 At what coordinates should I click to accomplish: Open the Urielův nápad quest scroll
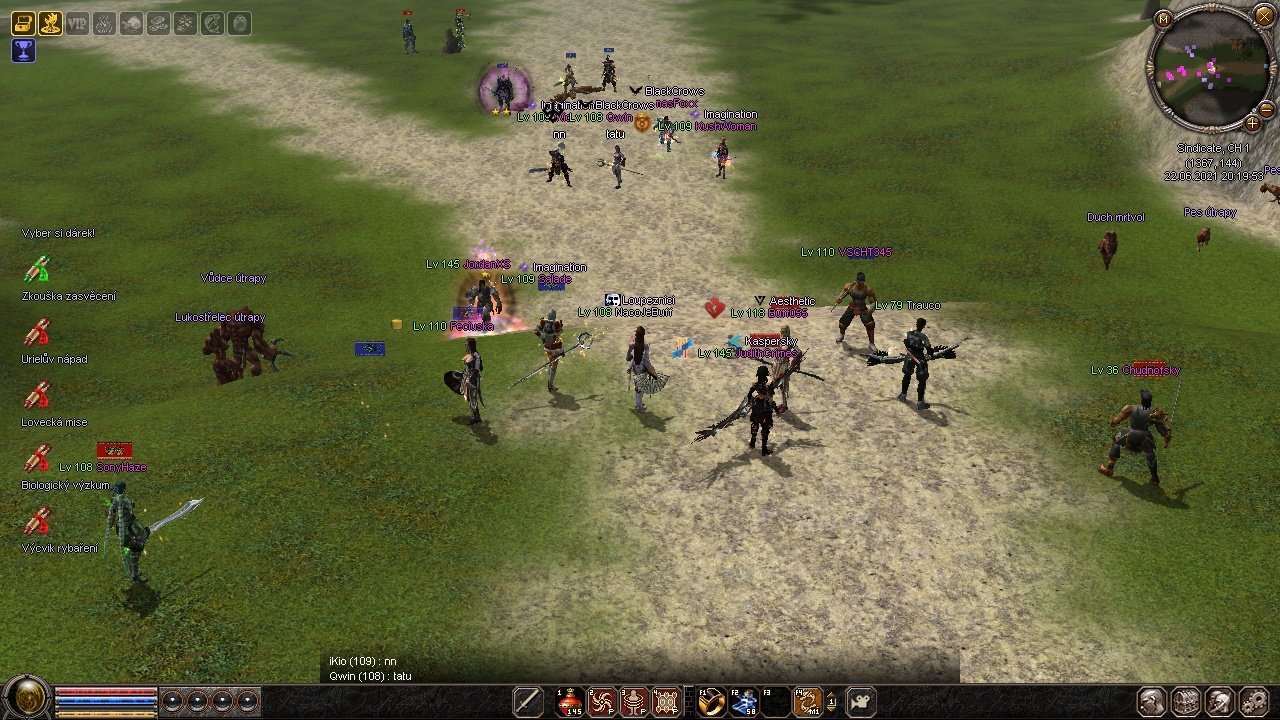tap(37, 332)
